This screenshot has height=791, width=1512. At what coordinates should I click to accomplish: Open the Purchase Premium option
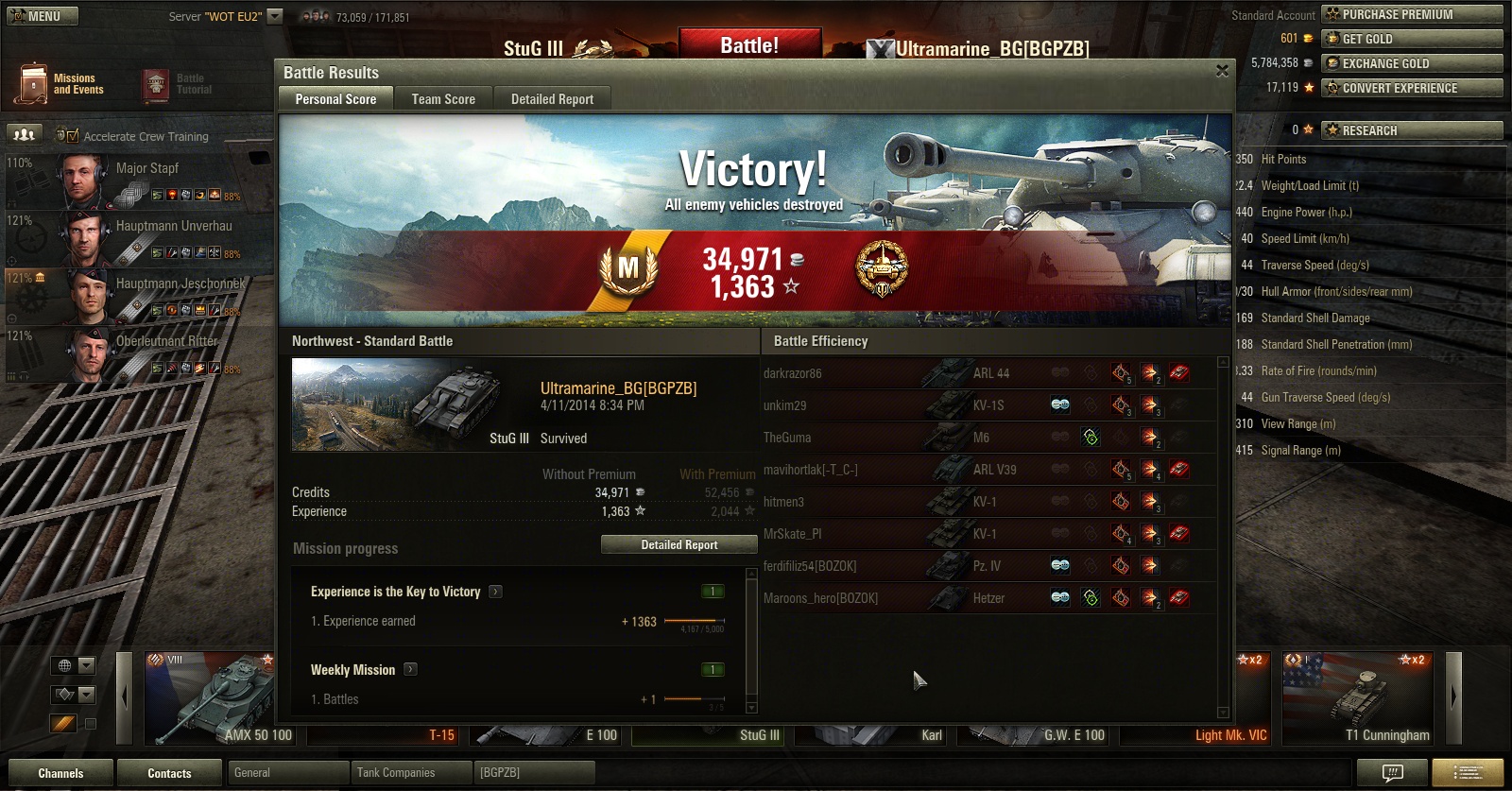[1412, 14]
